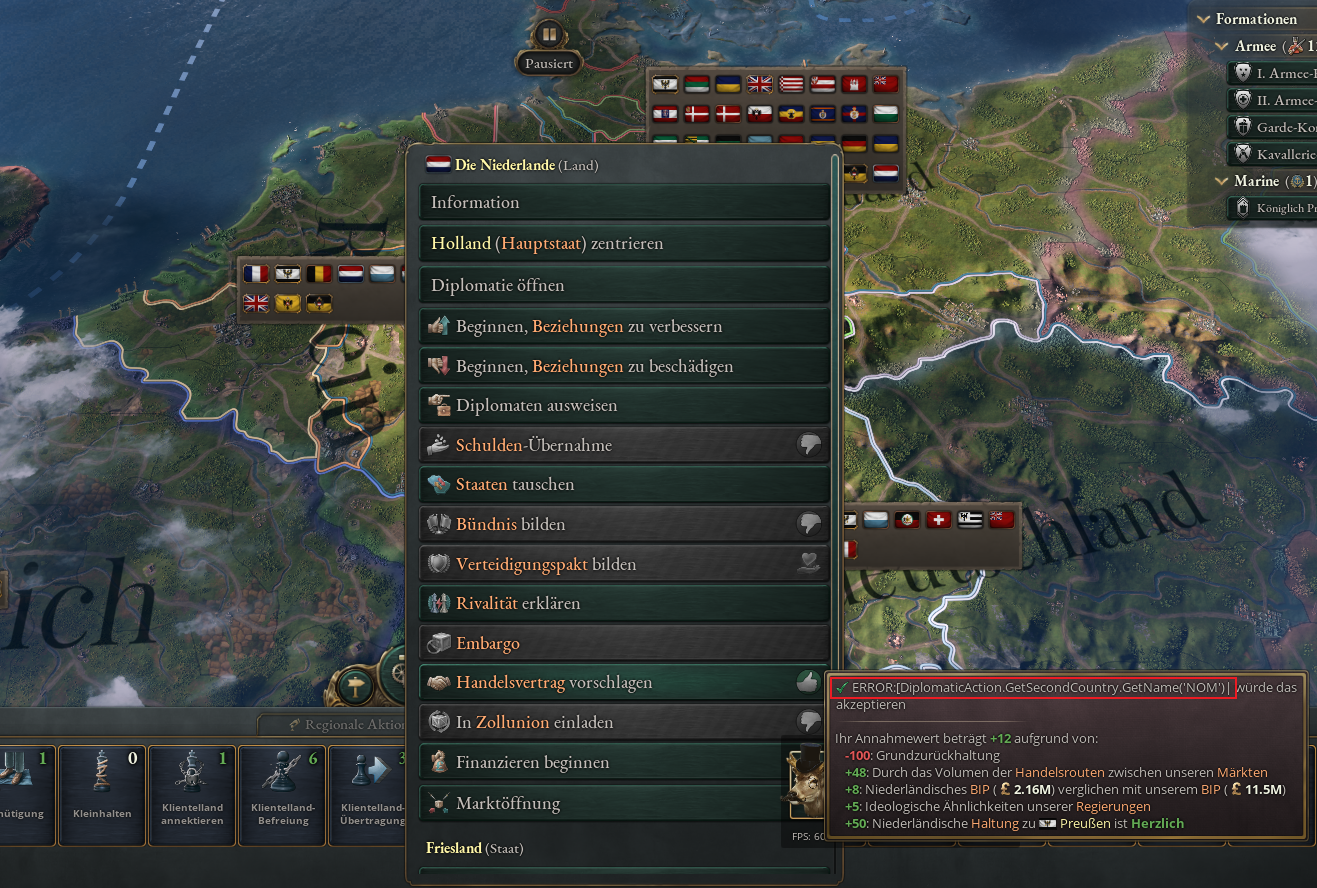
Task: Click the Diplomaten ausweisen icon
Action: 437,405
